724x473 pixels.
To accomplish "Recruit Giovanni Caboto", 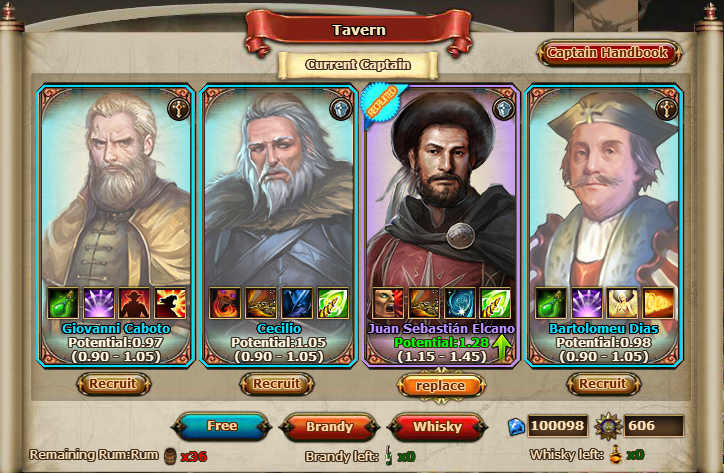I will tap(114, 384).
